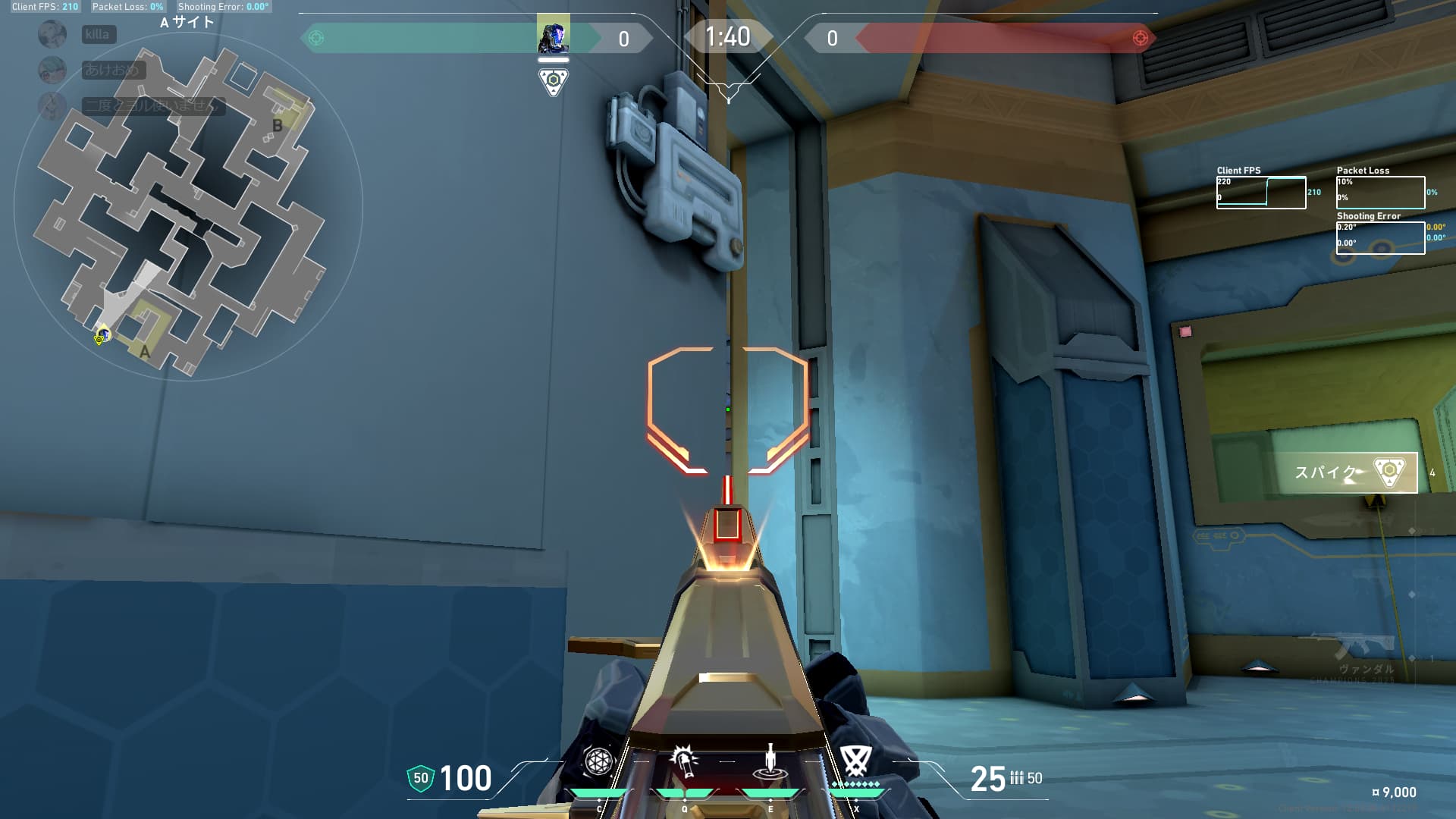Click the A site marker on minimap
The width and height of the screenshot is (1456, 819).
(145, 351)
